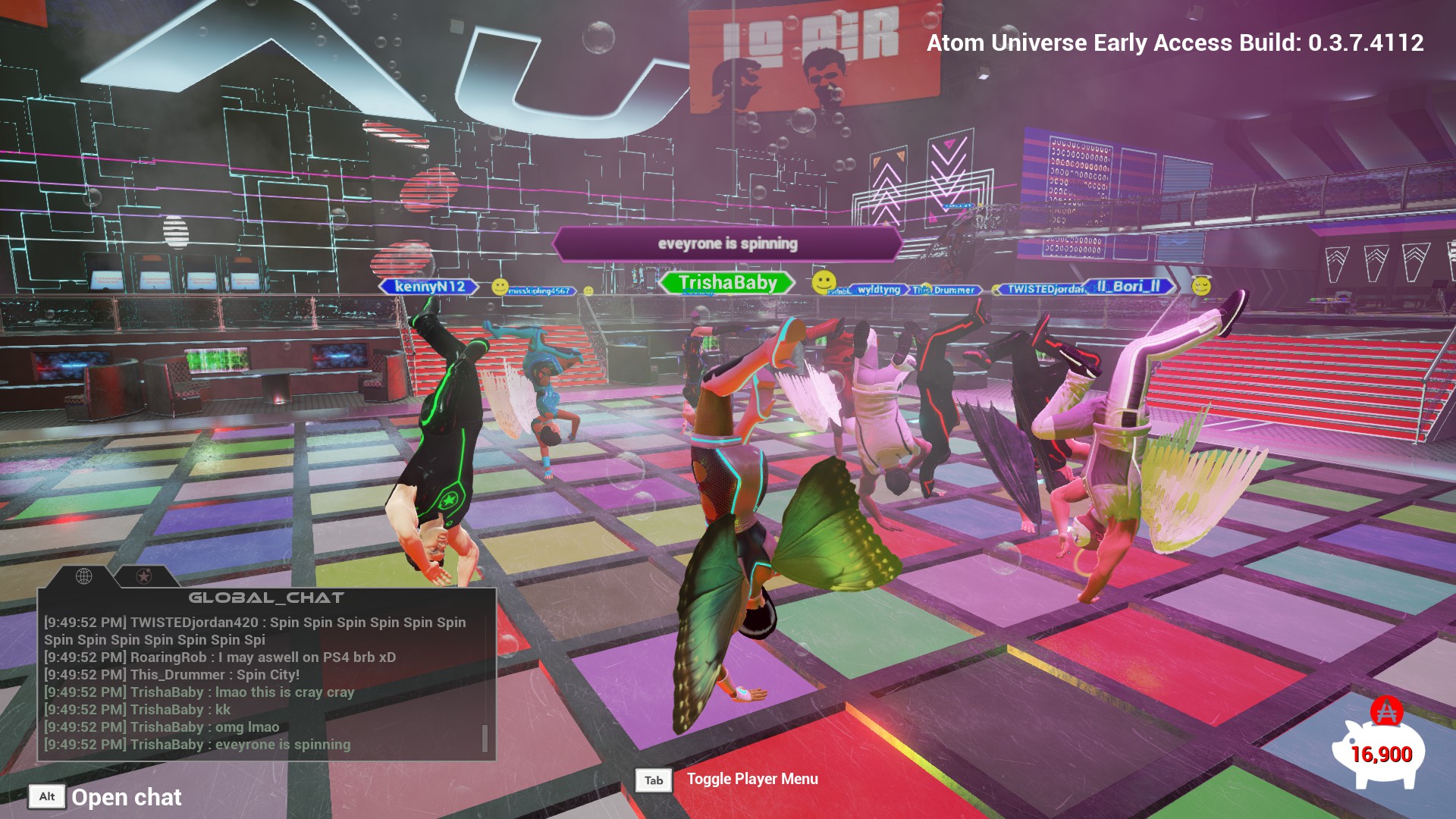Choose the II_Bori_II player name tag
The height and width of the screenshot is (819, 1456).
[1128, 287]
